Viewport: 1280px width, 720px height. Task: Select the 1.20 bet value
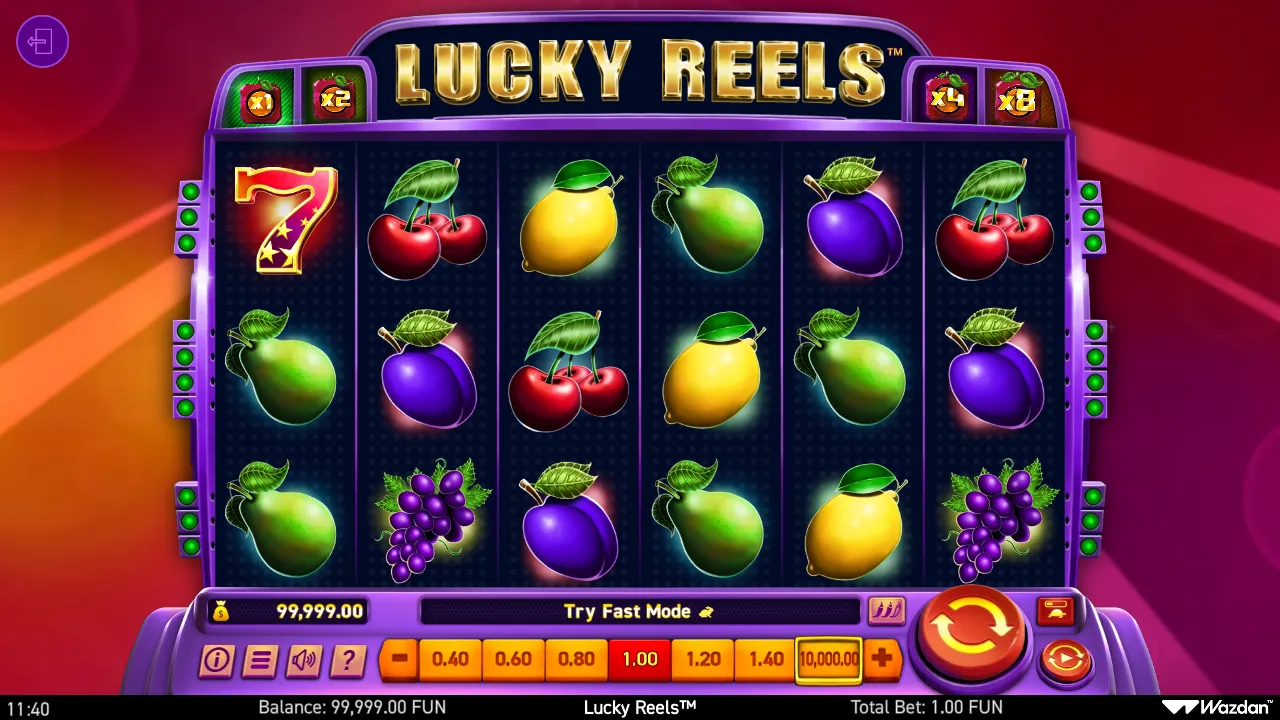pyautogui.click(x=703, y=660)
